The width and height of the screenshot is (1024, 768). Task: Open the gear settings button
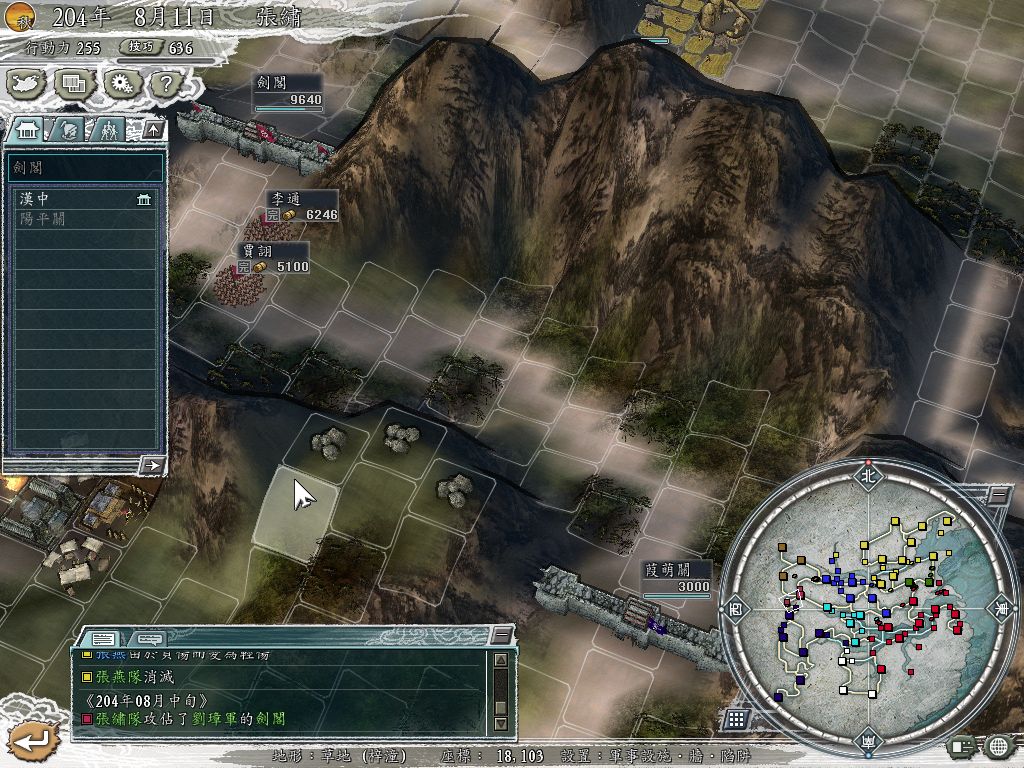click(120, 83)
